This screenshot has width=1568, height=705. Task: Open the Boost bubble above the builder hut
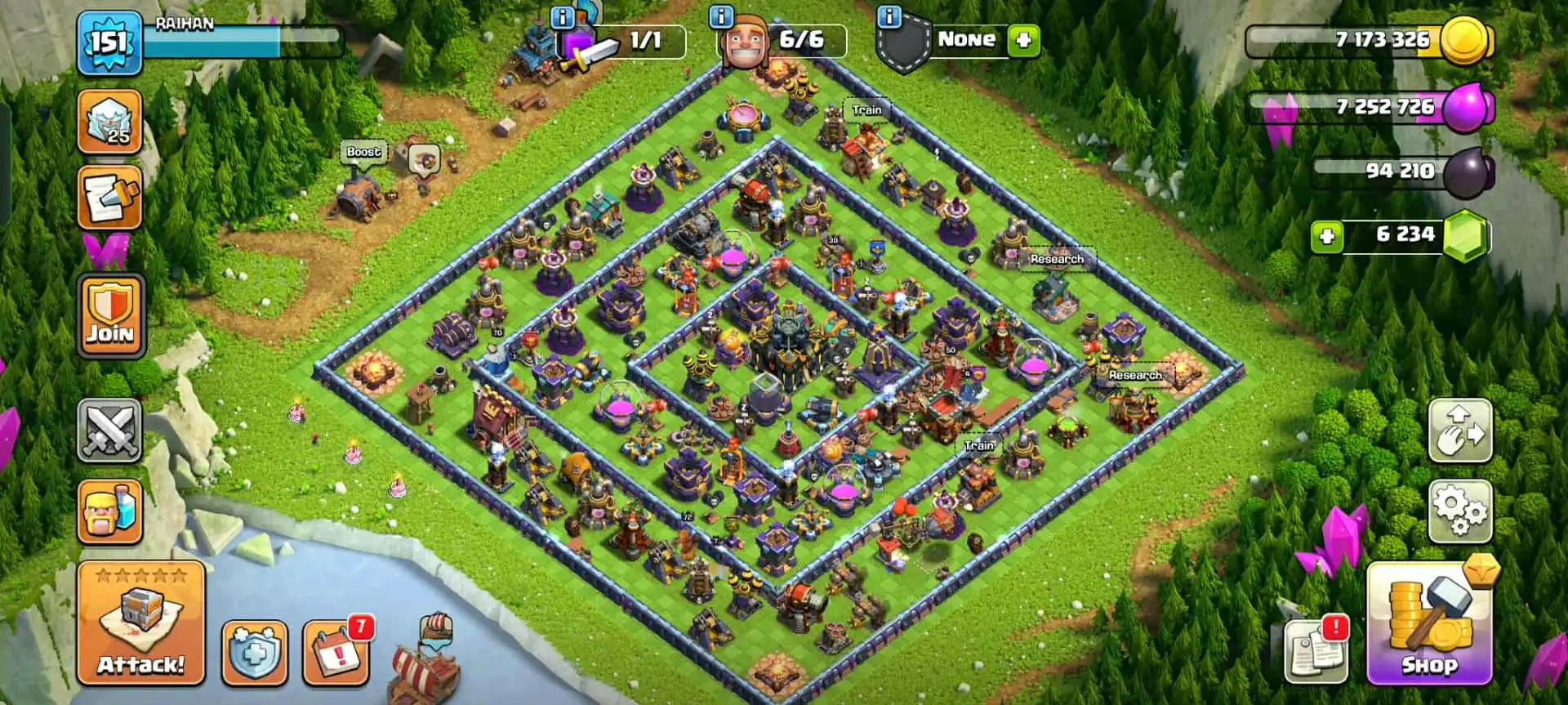tap(363, 151)
